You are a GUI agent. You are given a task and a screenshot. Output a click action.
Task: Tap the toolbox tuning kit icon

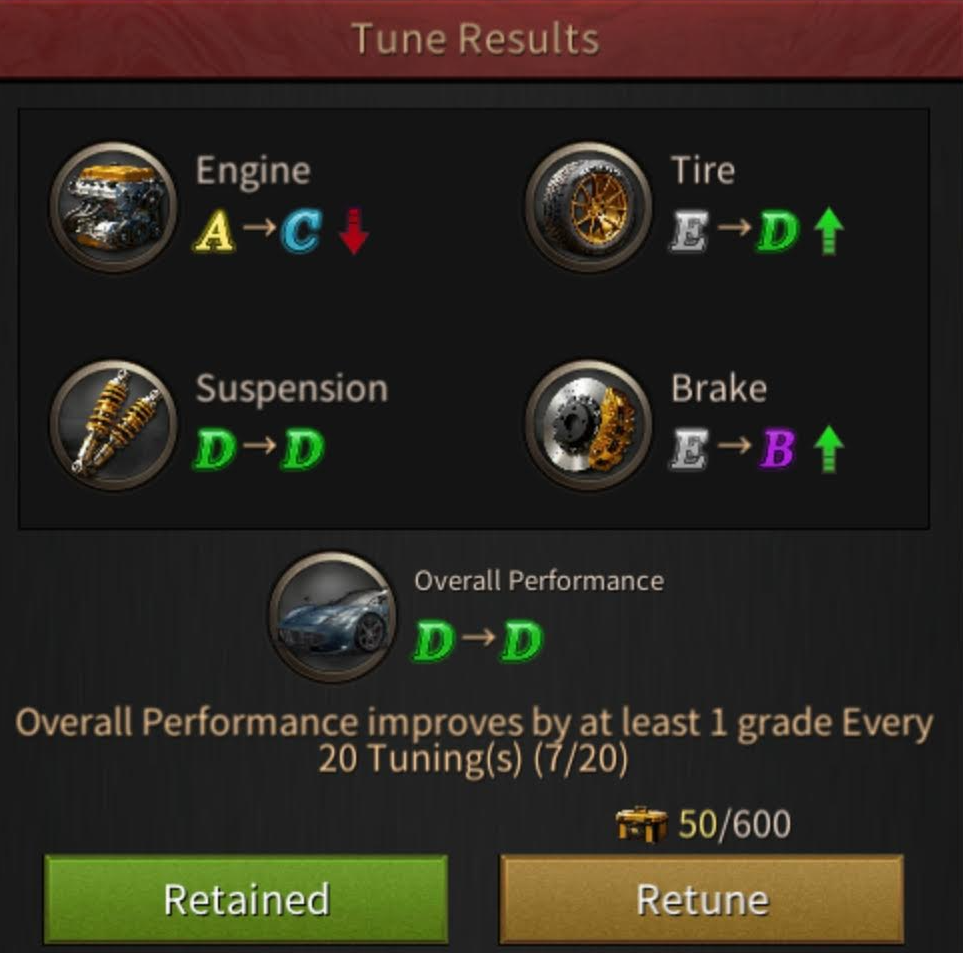click(x=641, y=824)
